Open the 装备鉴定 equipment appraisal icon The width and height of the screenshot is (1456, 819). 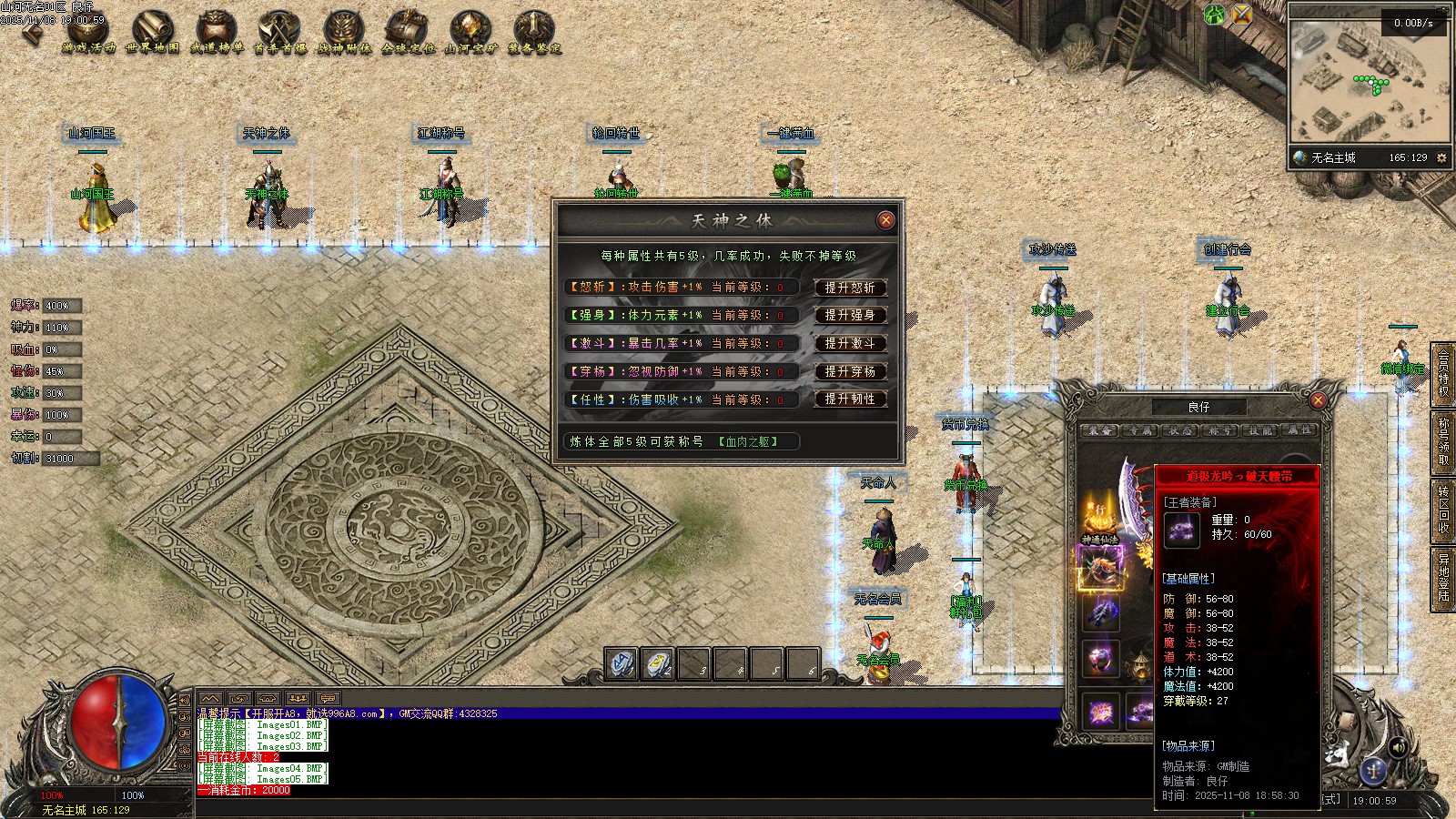534,32
